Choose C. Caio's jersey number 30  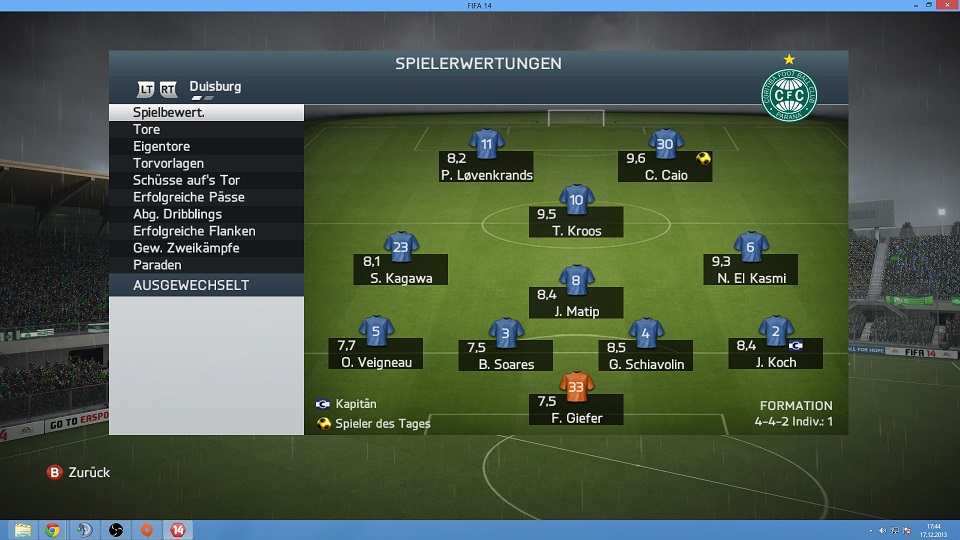(x=665, y=144)
